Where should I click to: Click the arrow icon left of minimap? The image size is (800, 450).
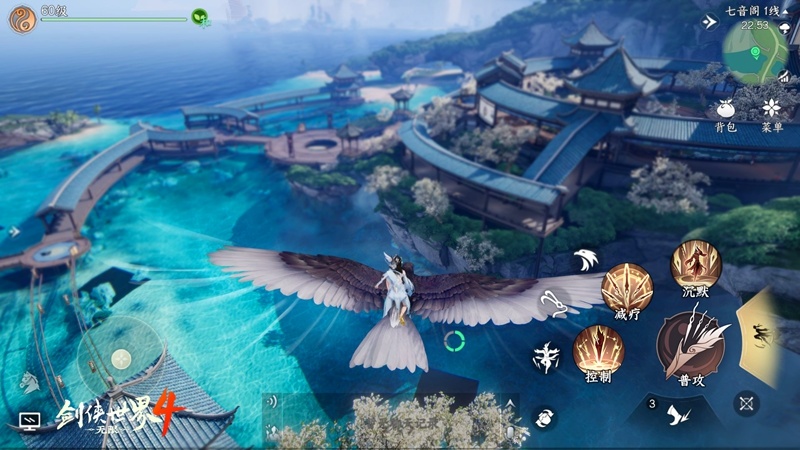click(x=711, y=22)
